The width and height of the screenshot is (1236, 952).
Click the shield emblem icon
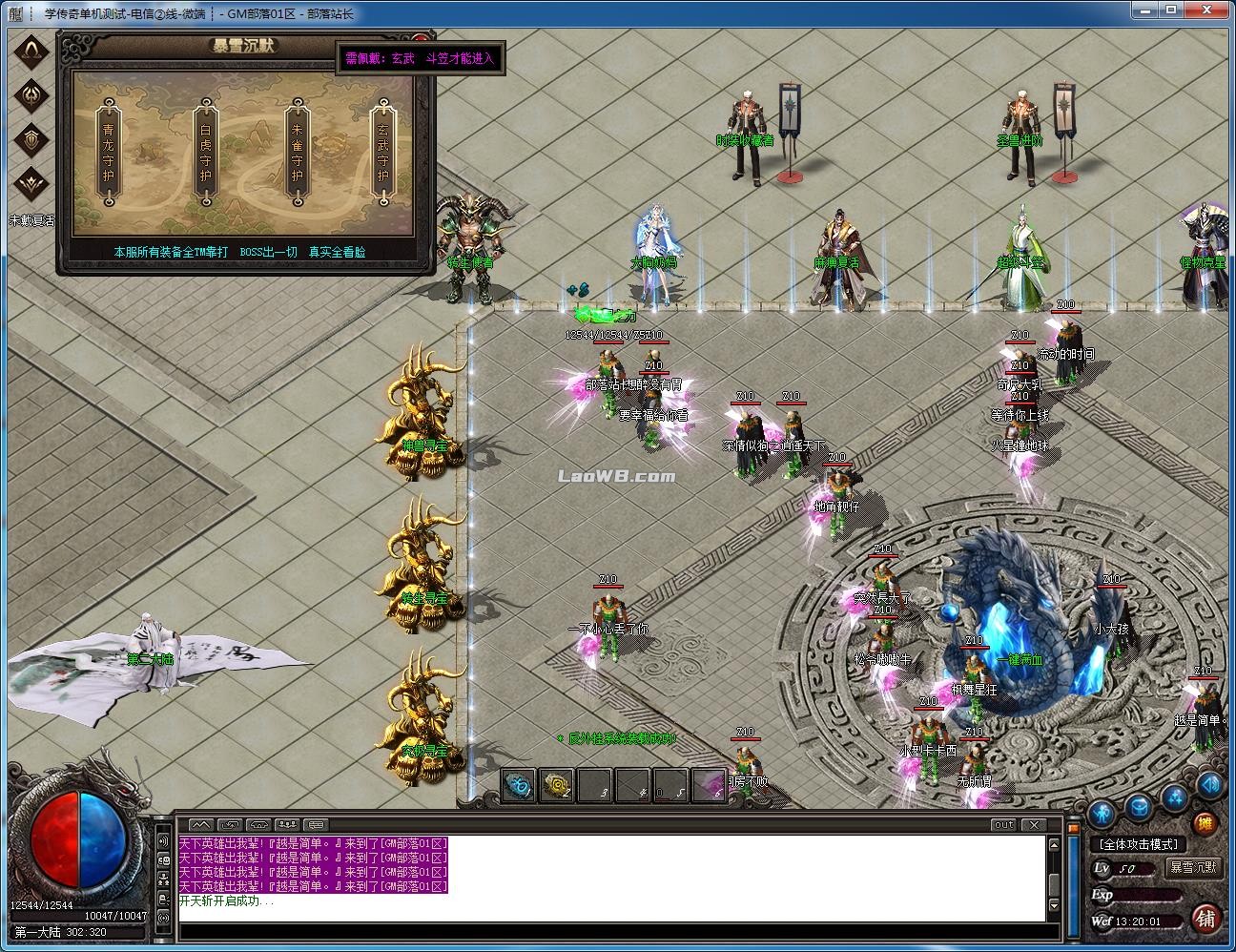point(32,139)
